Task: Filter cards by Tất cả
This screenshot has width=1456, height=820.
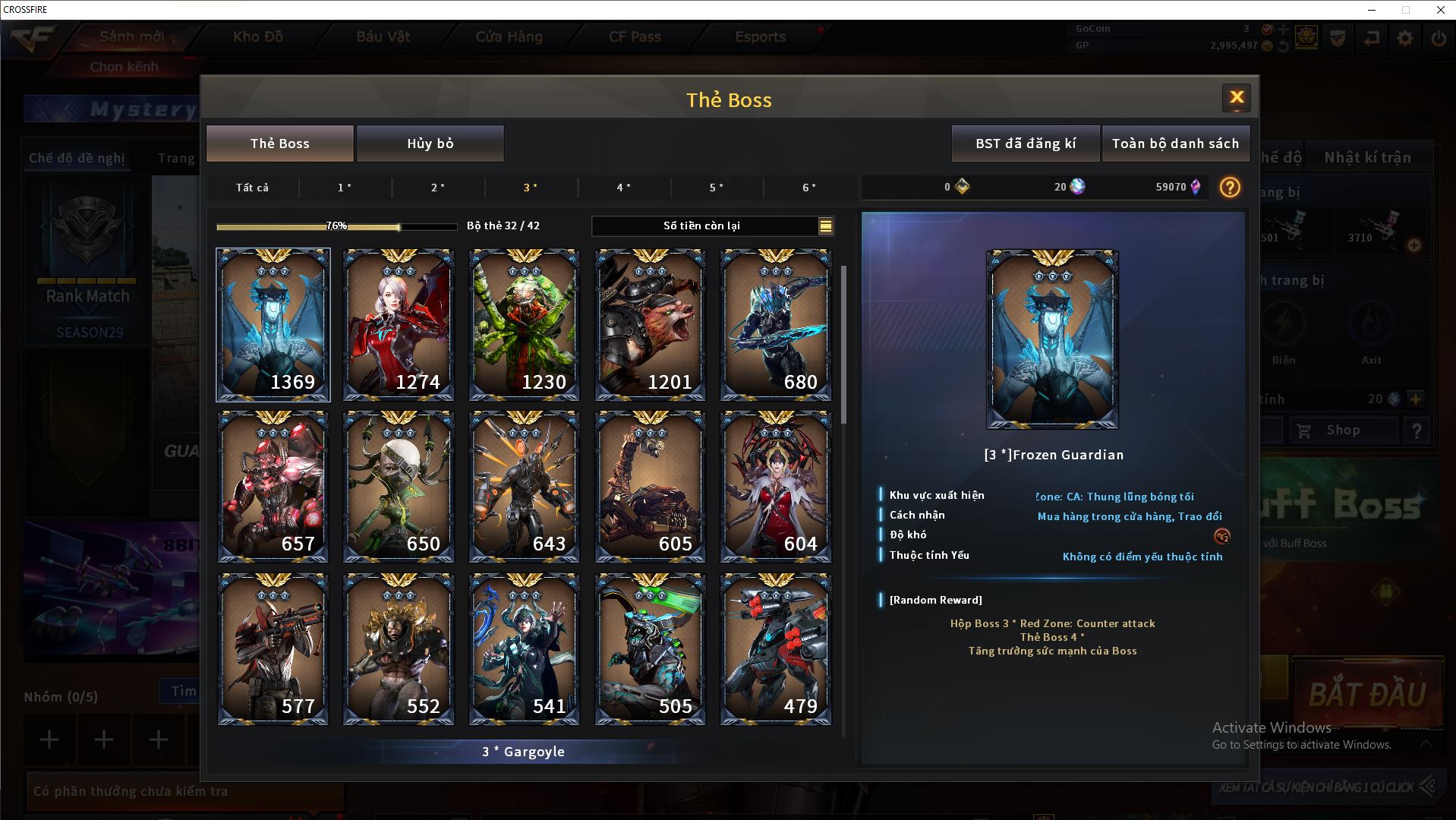Action: [252, 188]
